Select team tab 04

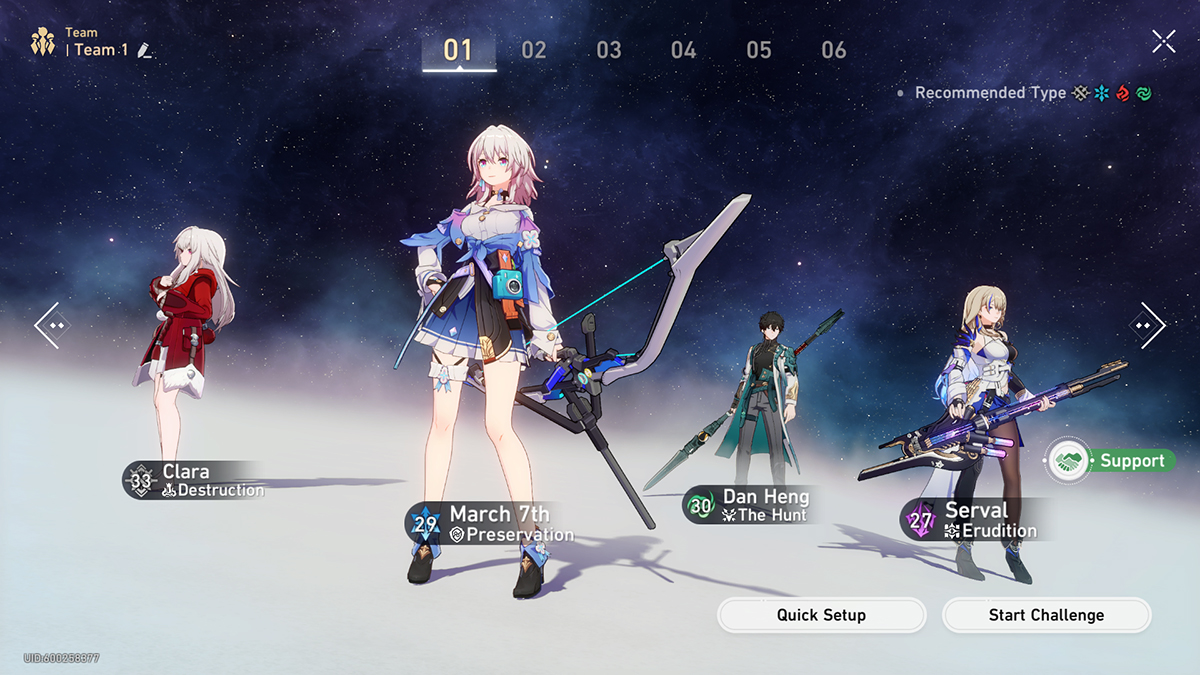(x=684, y=50)
